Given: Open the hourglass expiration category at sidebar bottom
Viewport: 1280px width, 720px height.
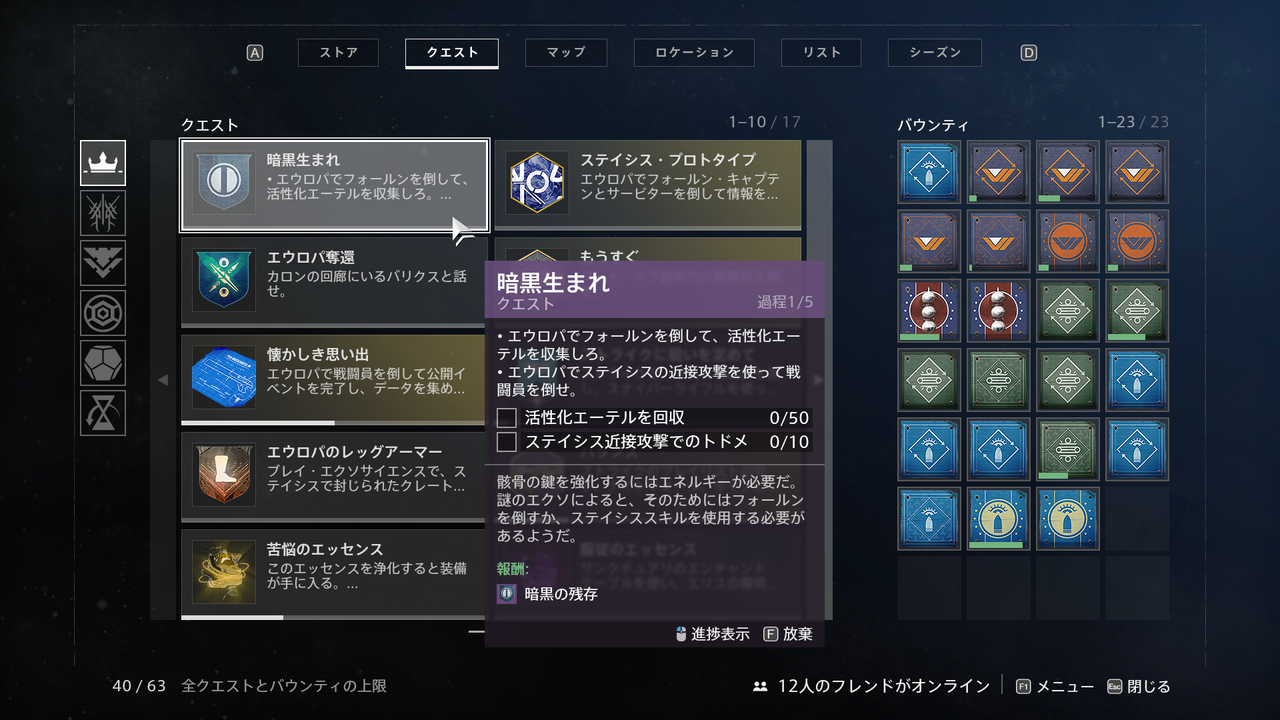Looking at the screenshot, I should [102, 413].
